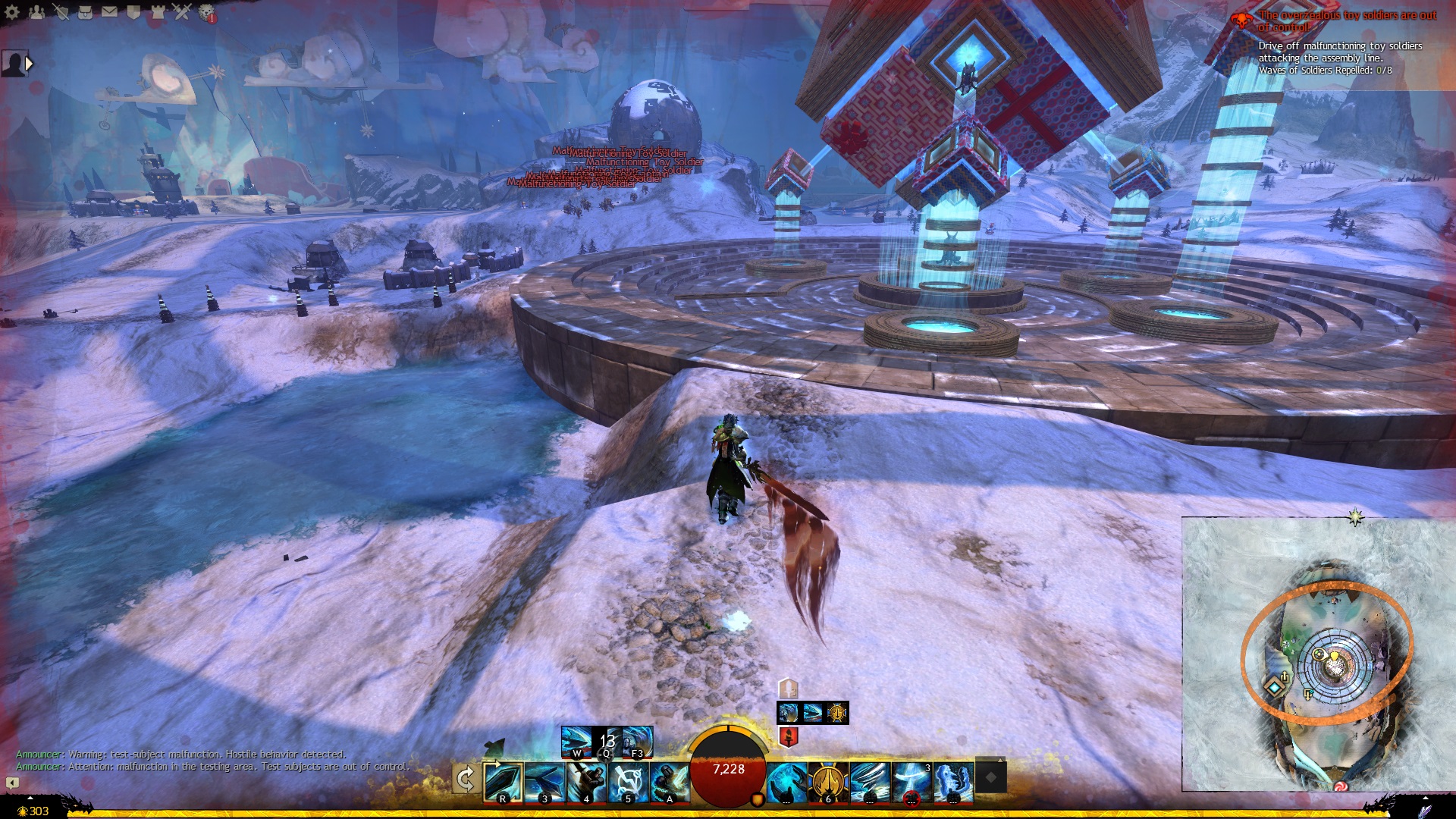
Task: Check mail via the envelope icon
Action: click(109, 11)
